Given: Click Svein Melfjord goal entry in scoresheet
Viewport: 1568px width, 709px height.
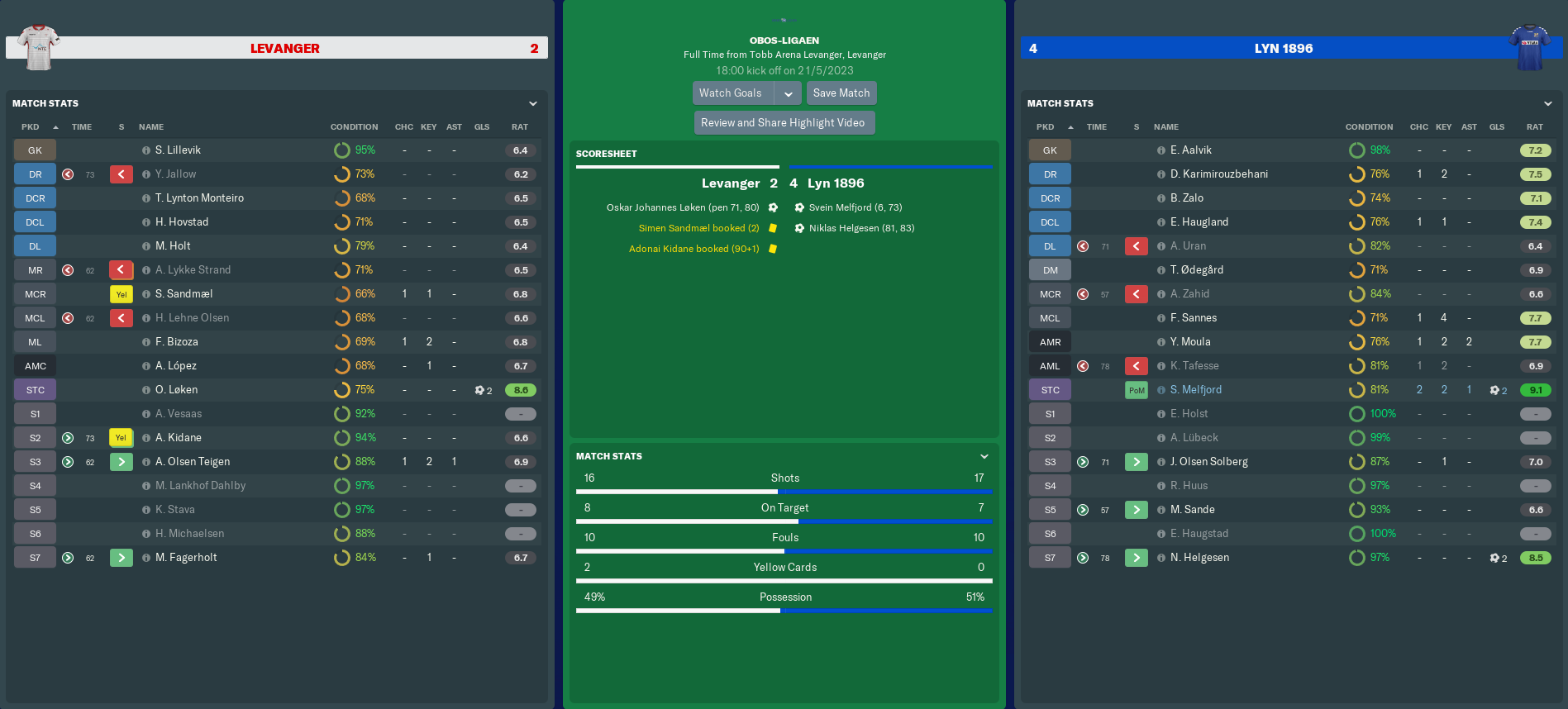Looking at the screenshot, I should [x=855, y=208].
